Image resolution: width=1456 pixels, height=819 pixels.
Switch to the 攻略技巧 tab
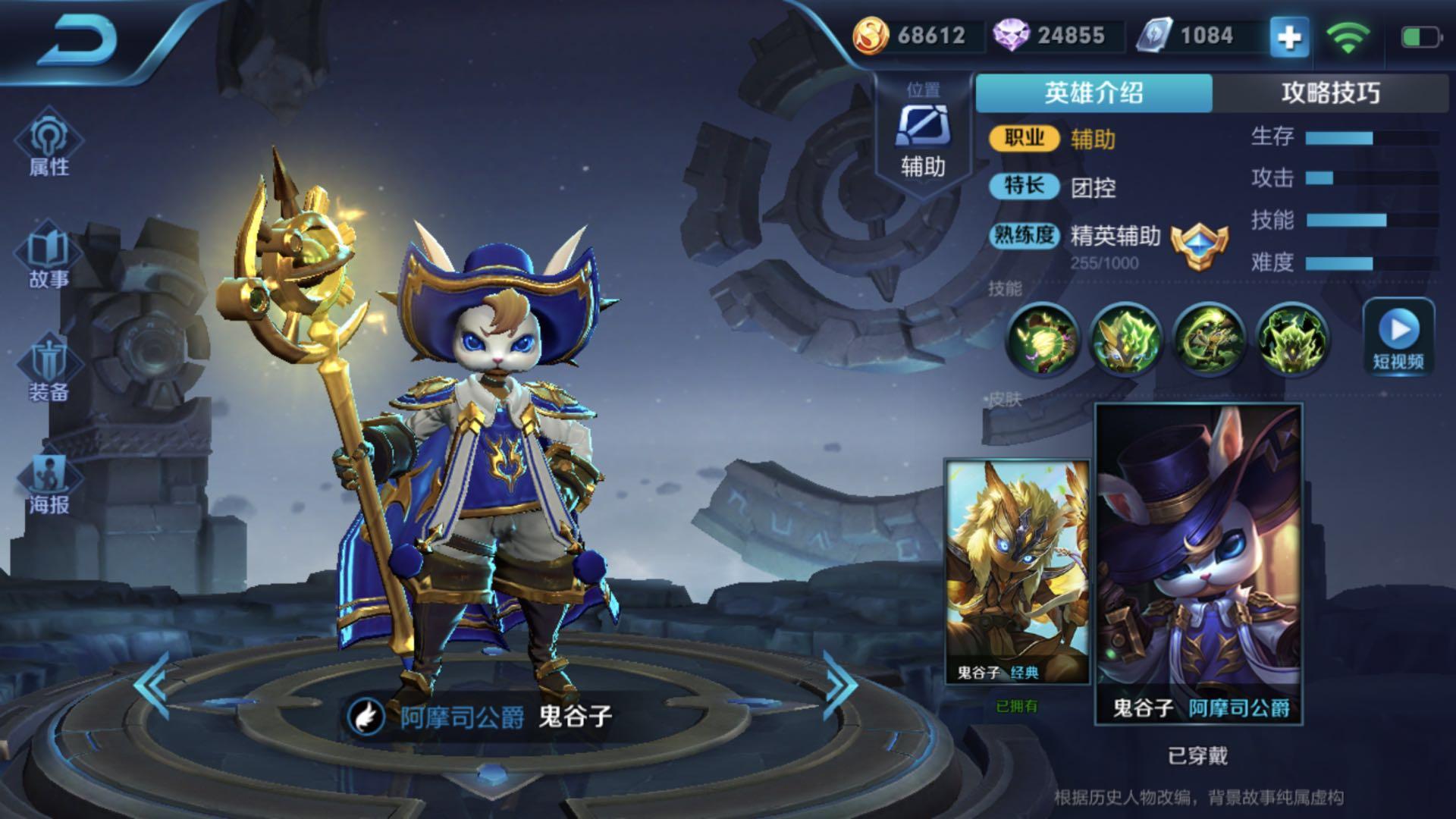pyautogui.click(x=1330, y=93)
